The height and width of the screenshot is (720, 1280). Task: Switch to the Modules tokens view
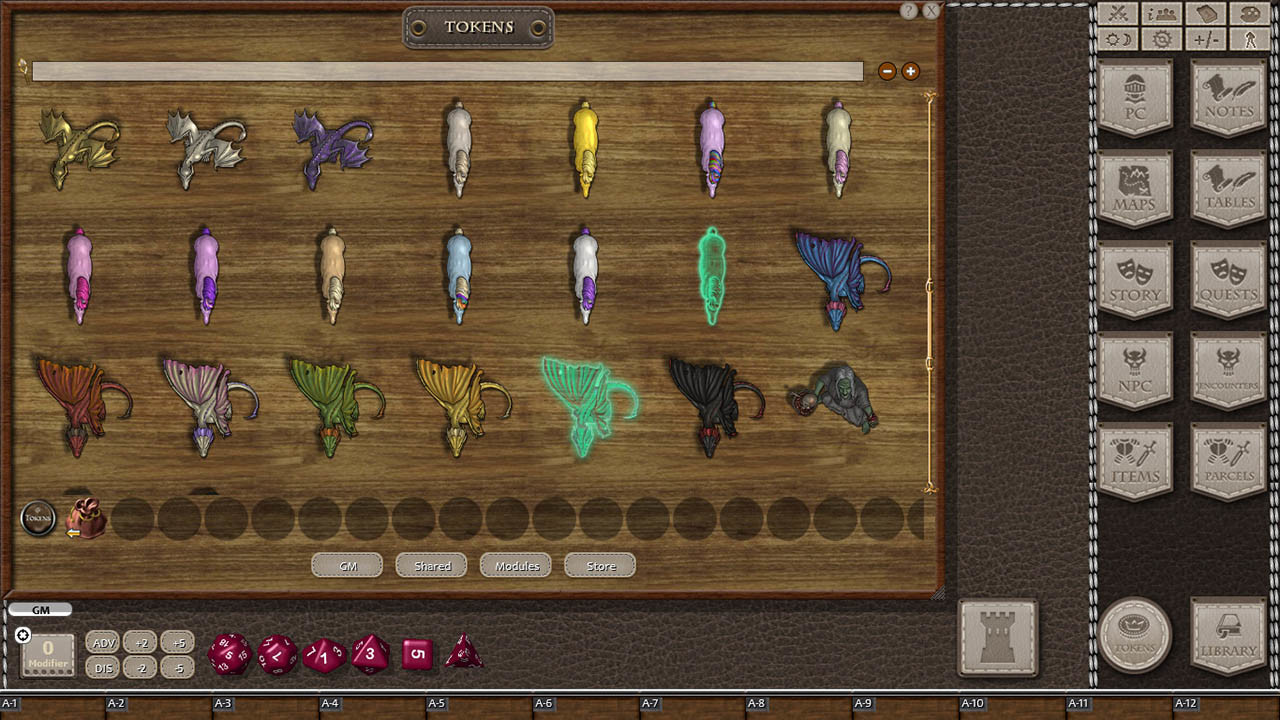515,565
